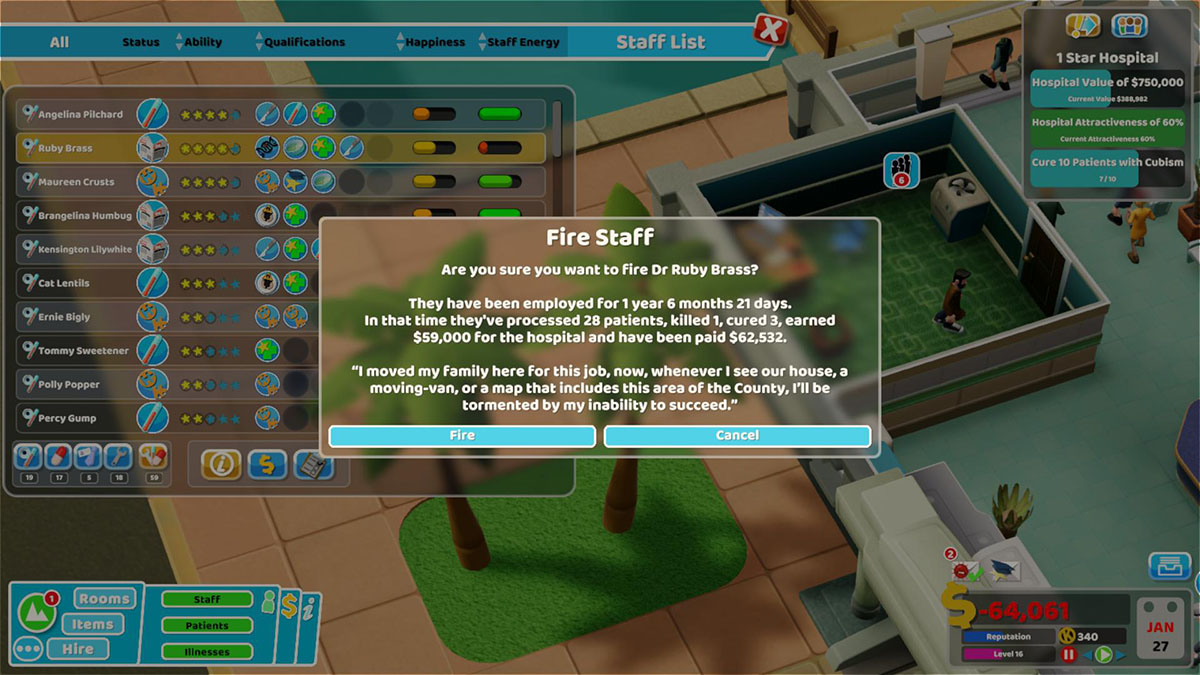Choose Percy Gump from the list
This screenshot has width=1200, height=675.
tap(67, 418)
